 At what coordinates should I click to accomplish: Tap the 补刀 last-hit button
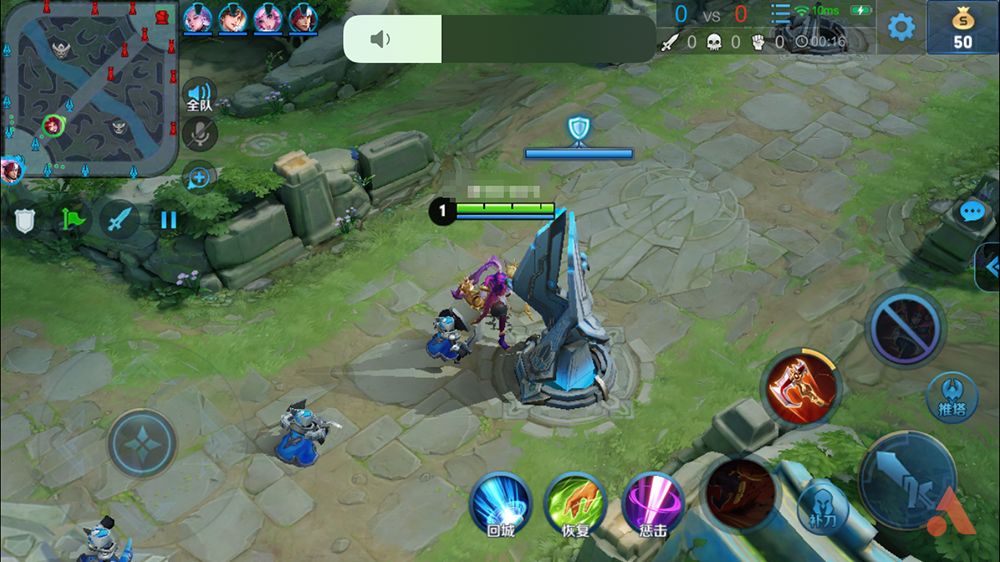[x=823, y=506]
